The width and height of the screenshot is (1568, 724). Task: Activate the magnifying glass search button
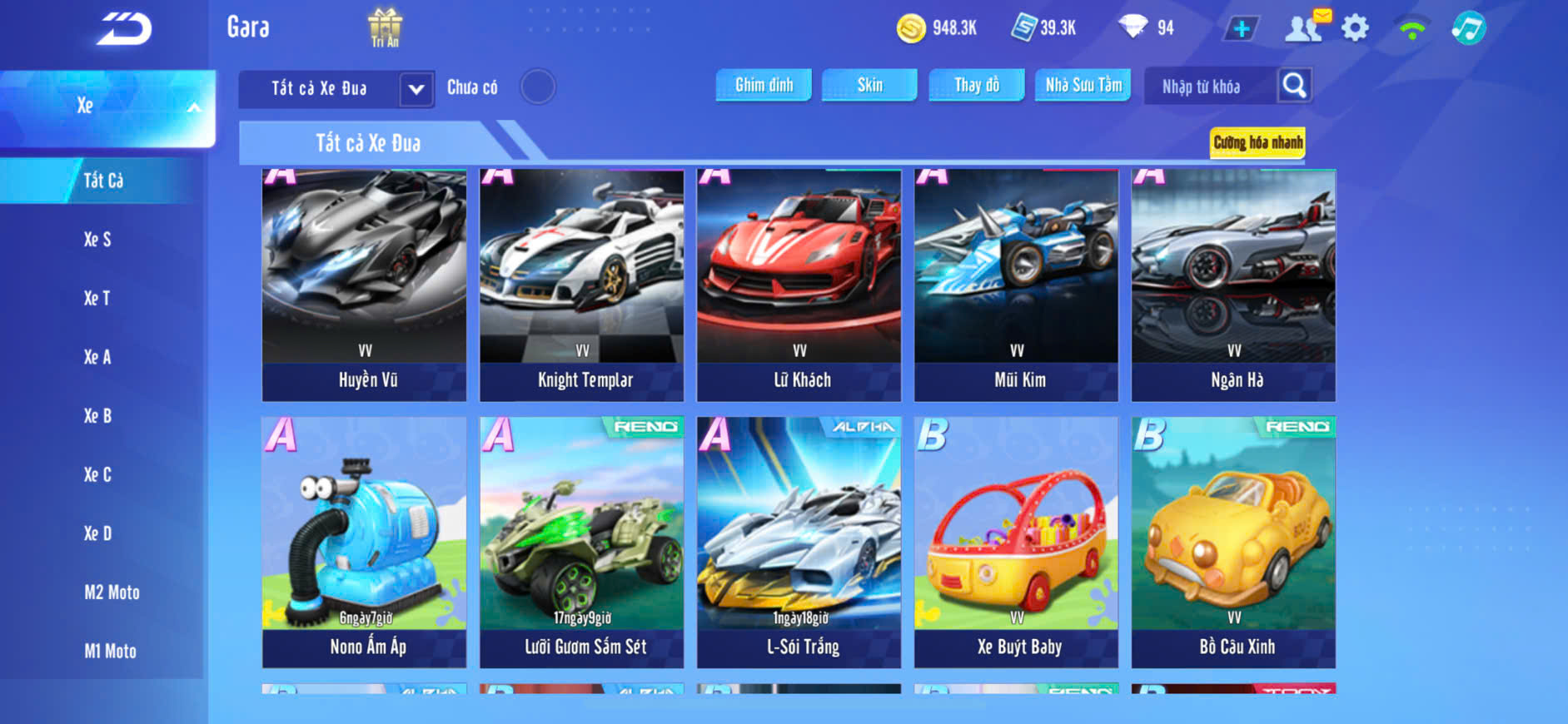(1294, 85)
